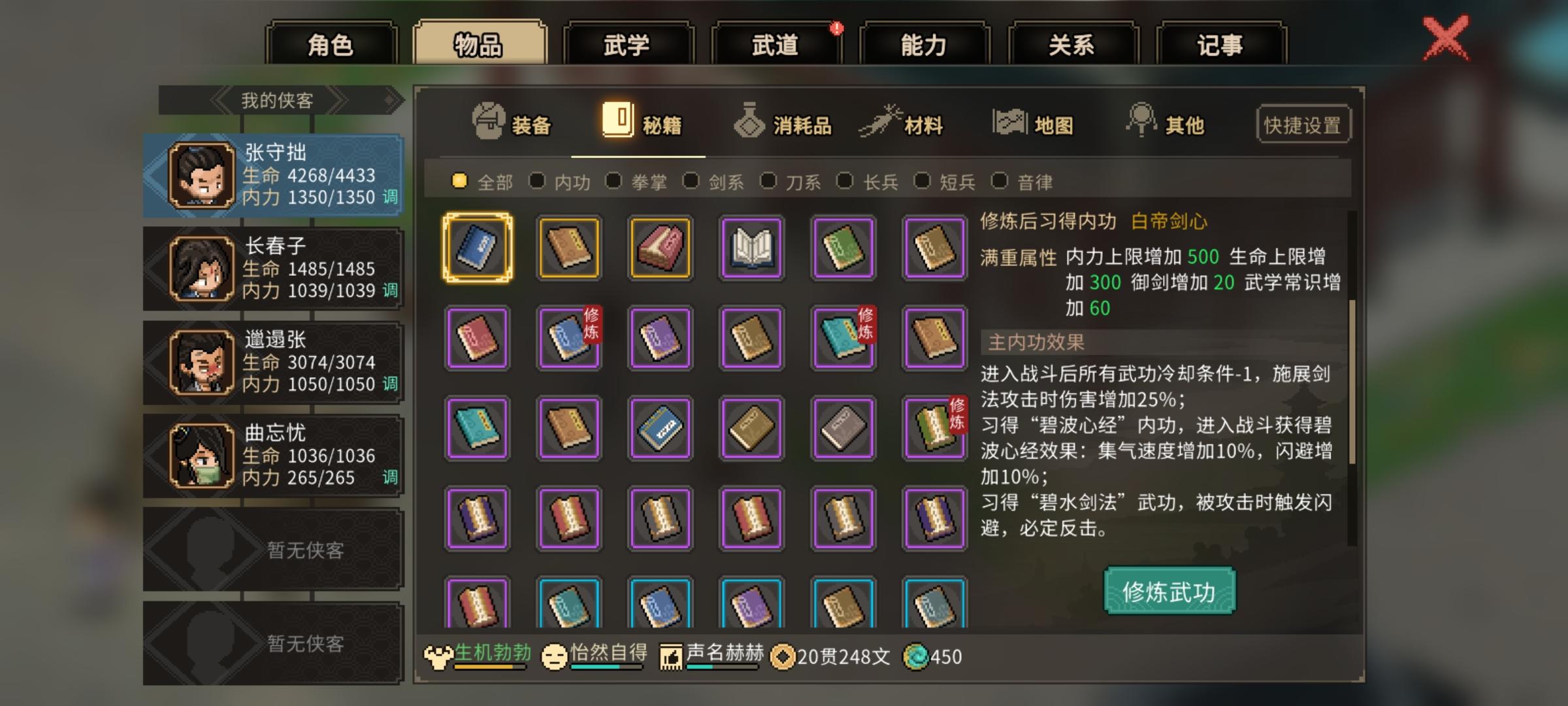
Task: Click the 地图 map icon
Action: pos(1009,122)
